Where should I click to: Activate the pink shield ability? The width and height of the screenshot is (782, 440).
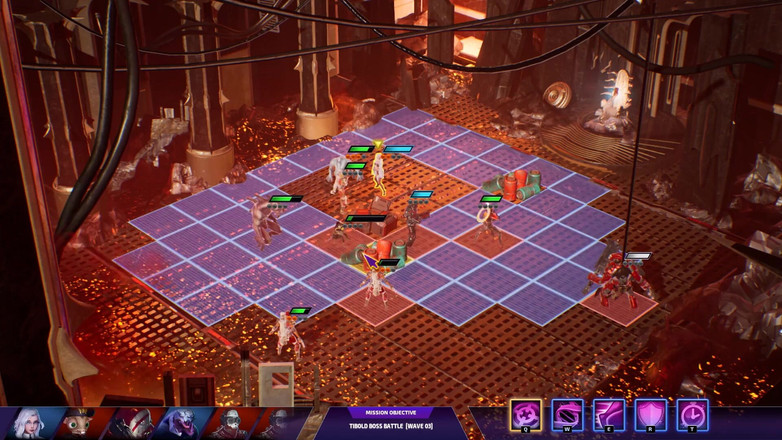(650, 414)
